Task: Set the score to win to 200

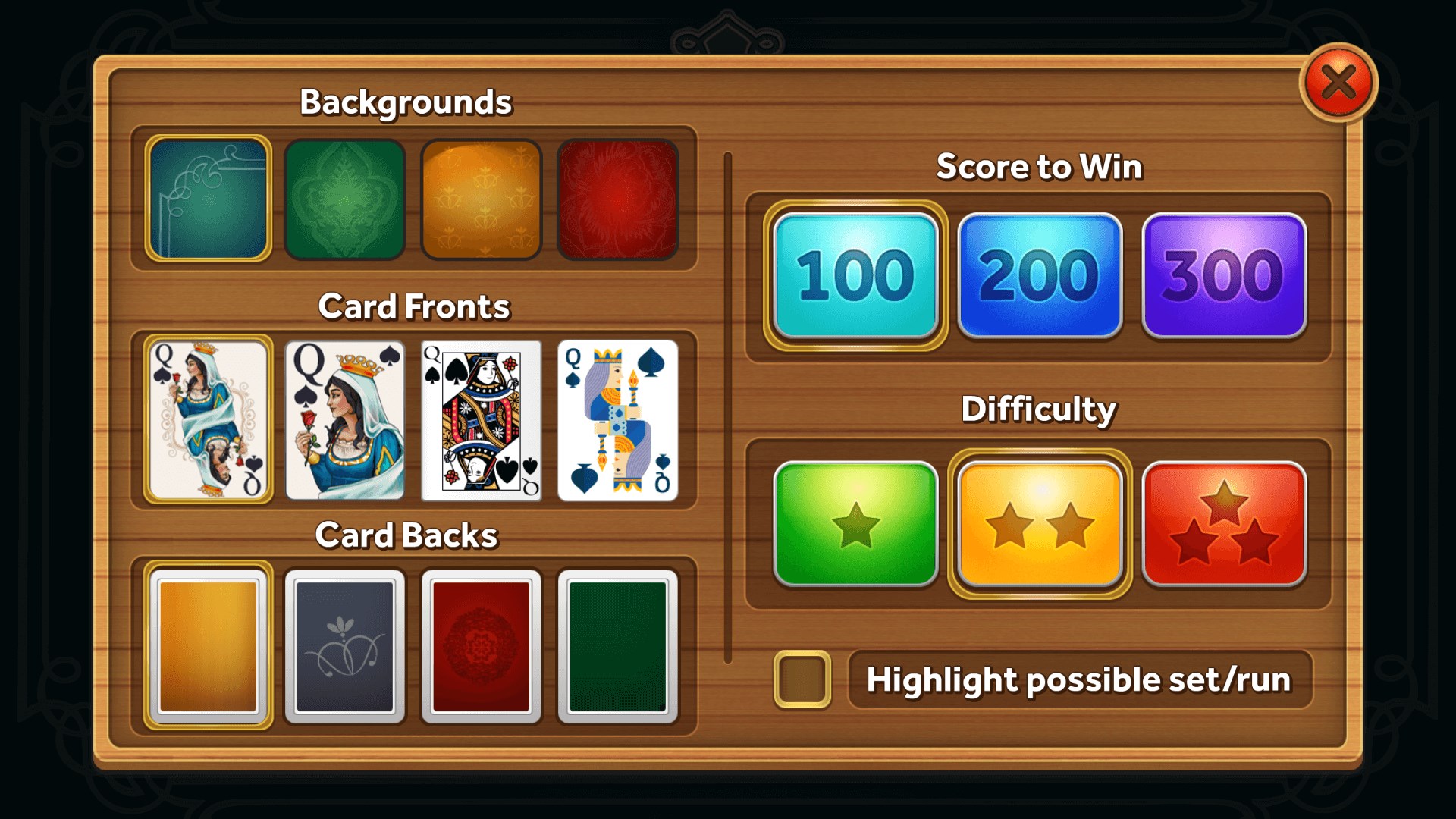Action: tap(1040, 275)
